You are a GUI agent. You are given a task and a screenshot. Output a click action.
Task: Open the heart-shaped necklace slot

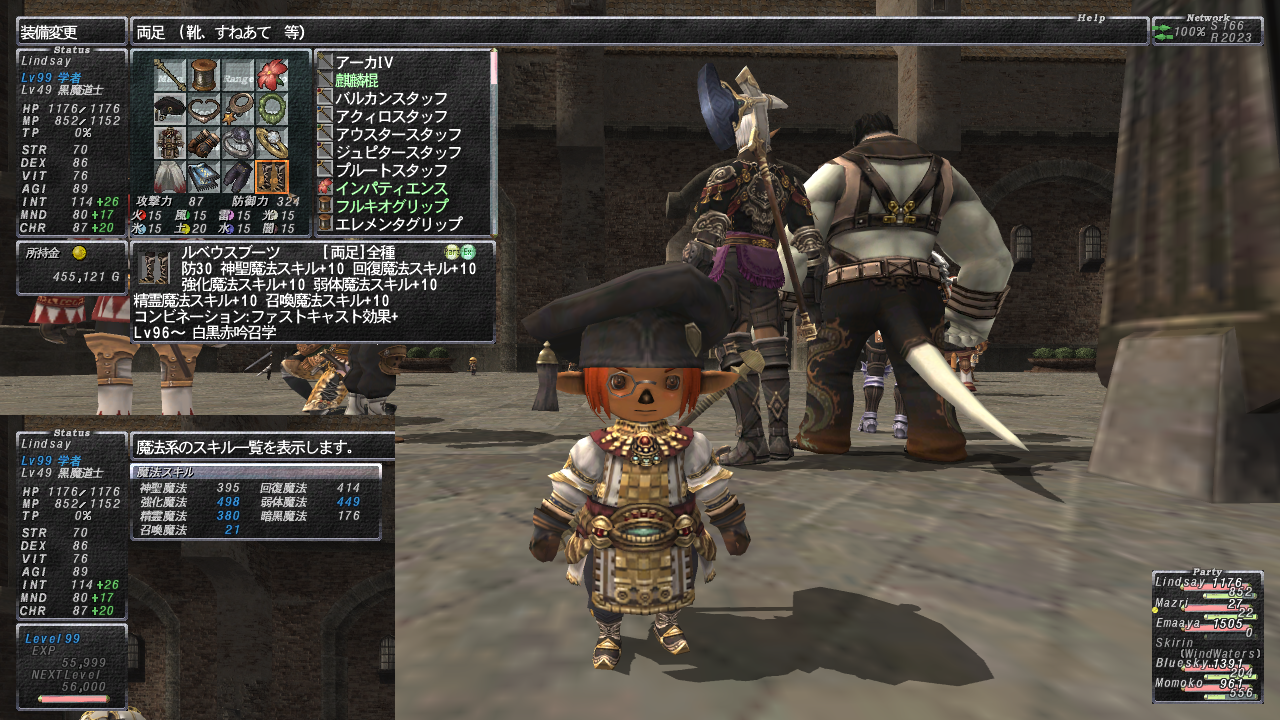tap(205, 108)
